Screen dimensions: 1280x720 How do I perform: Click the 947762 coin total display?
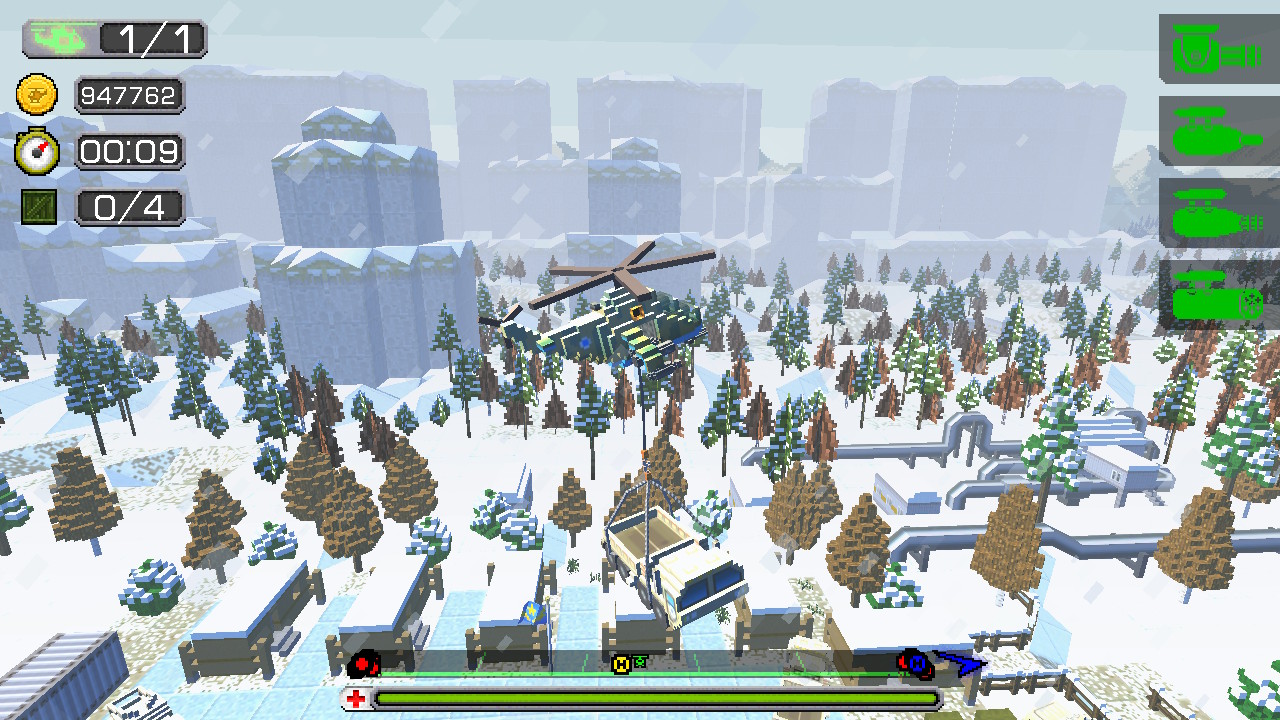[130, 96]
